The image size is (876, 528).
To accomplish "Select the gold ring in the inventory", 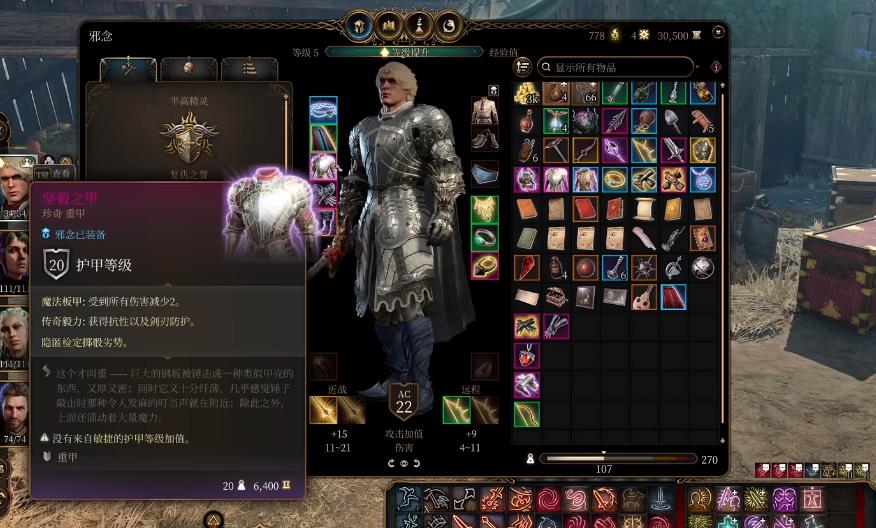I will tap(615, 180).
